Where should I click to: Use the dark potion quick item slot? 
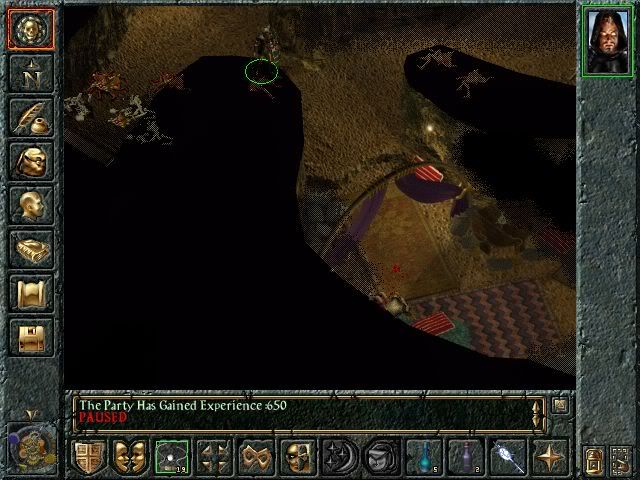(x=466, y=457)
